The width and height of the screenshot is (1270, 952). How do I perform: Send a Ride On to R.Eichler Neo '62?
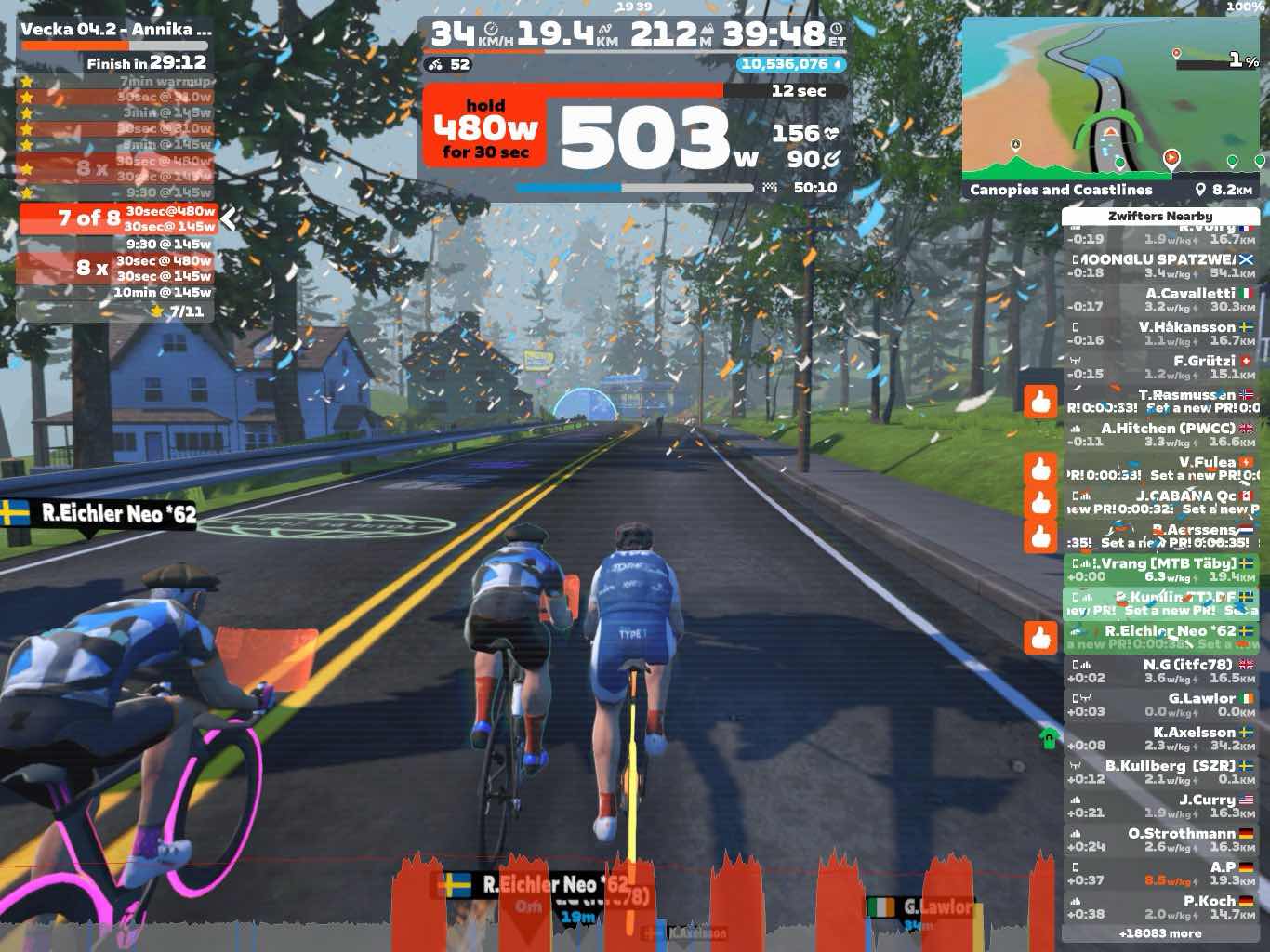click(x=1040, y=638)
